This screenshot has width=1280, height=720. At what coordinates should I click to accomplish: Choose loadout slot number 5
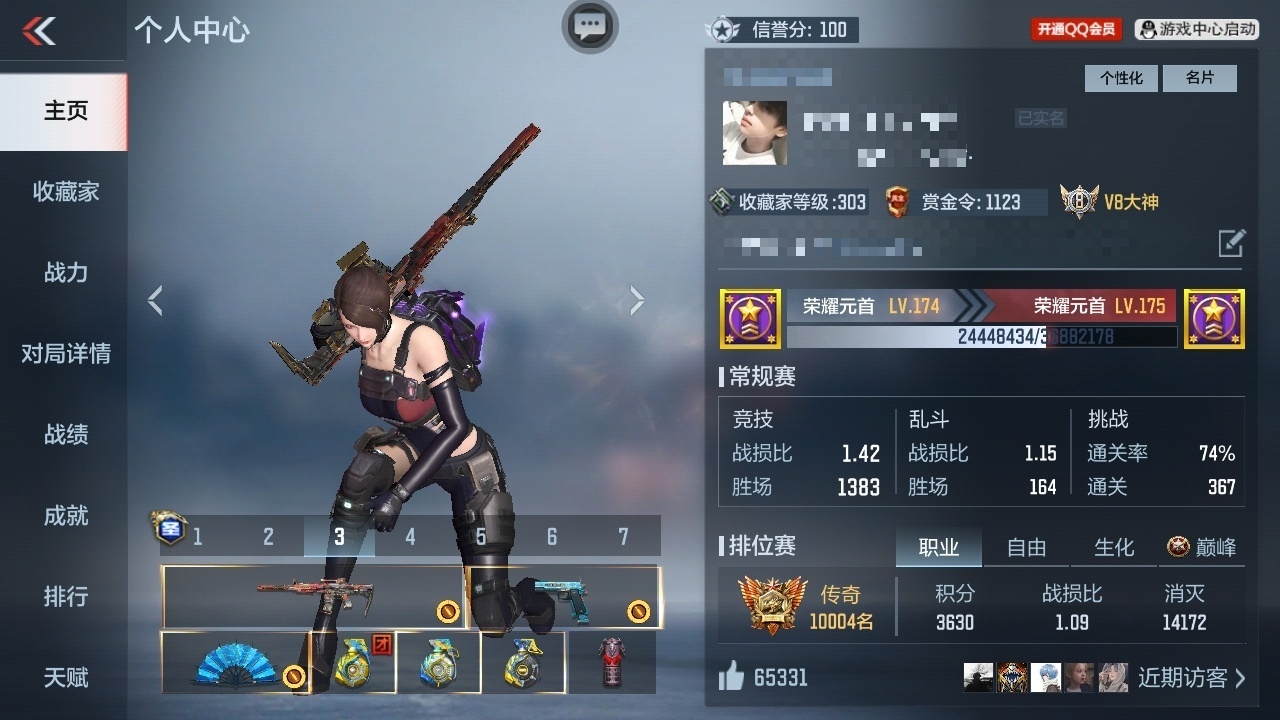pyautogui.click(x=481, y=537)
